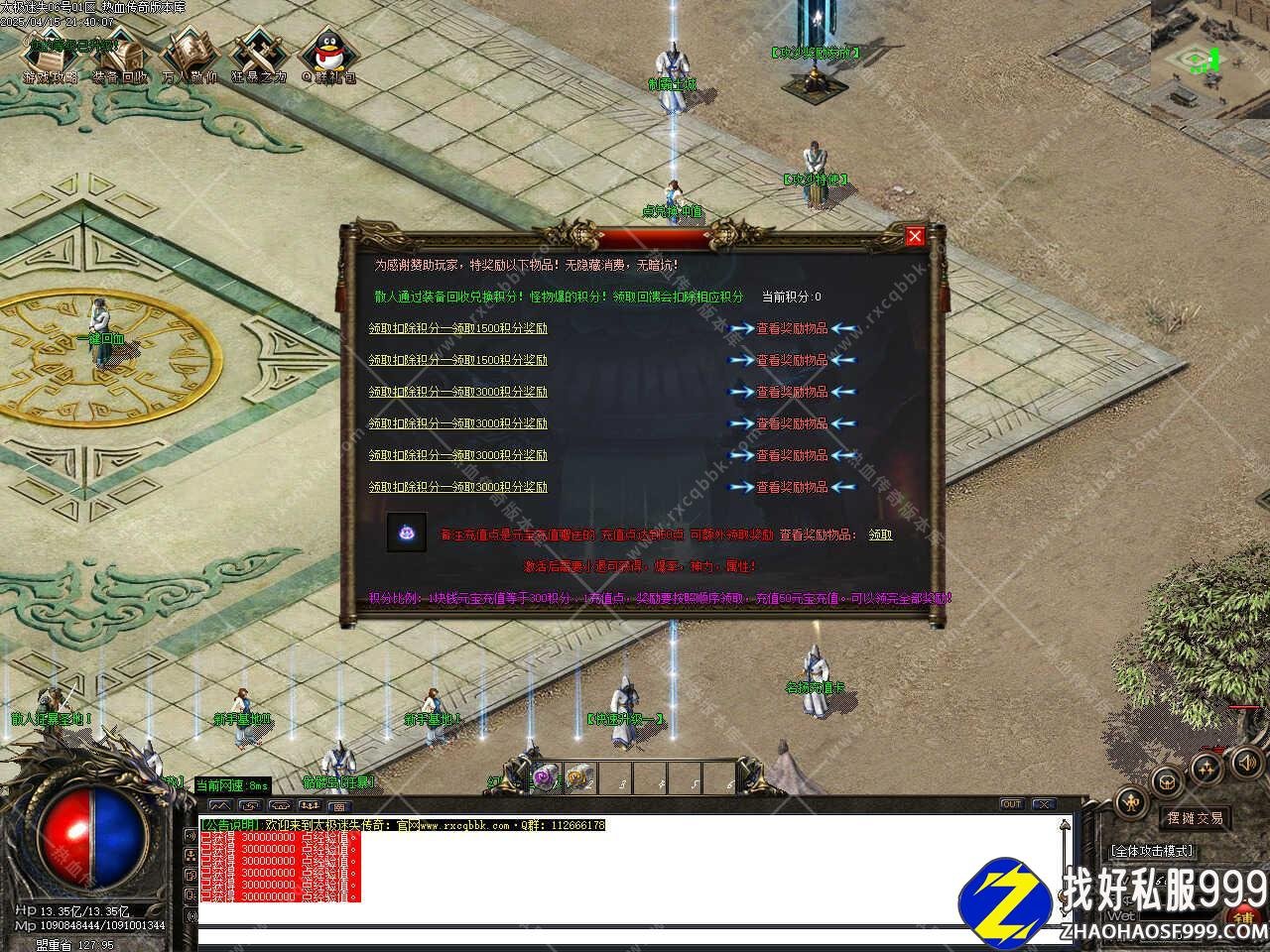Click the OUT button above chat
This screenshot has height=952, width=1270.
click(1011, 804)
